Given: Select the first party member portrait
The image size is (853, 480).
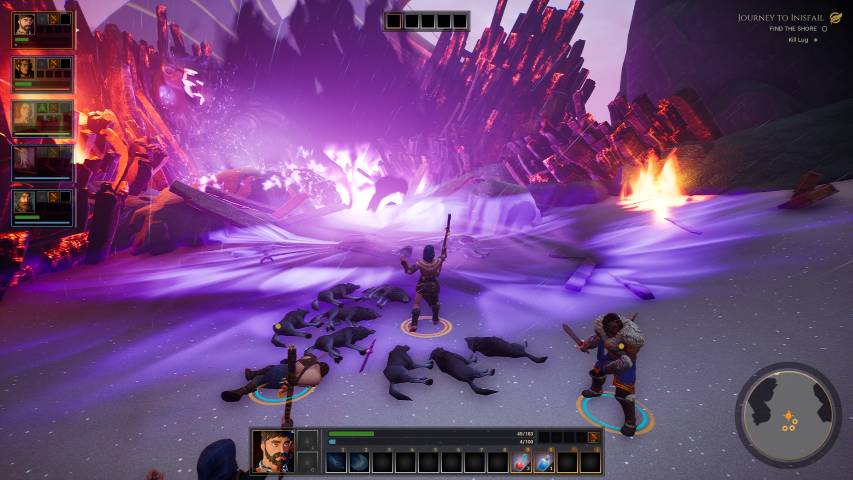Looking at the screenshot, I should [25, 25].
